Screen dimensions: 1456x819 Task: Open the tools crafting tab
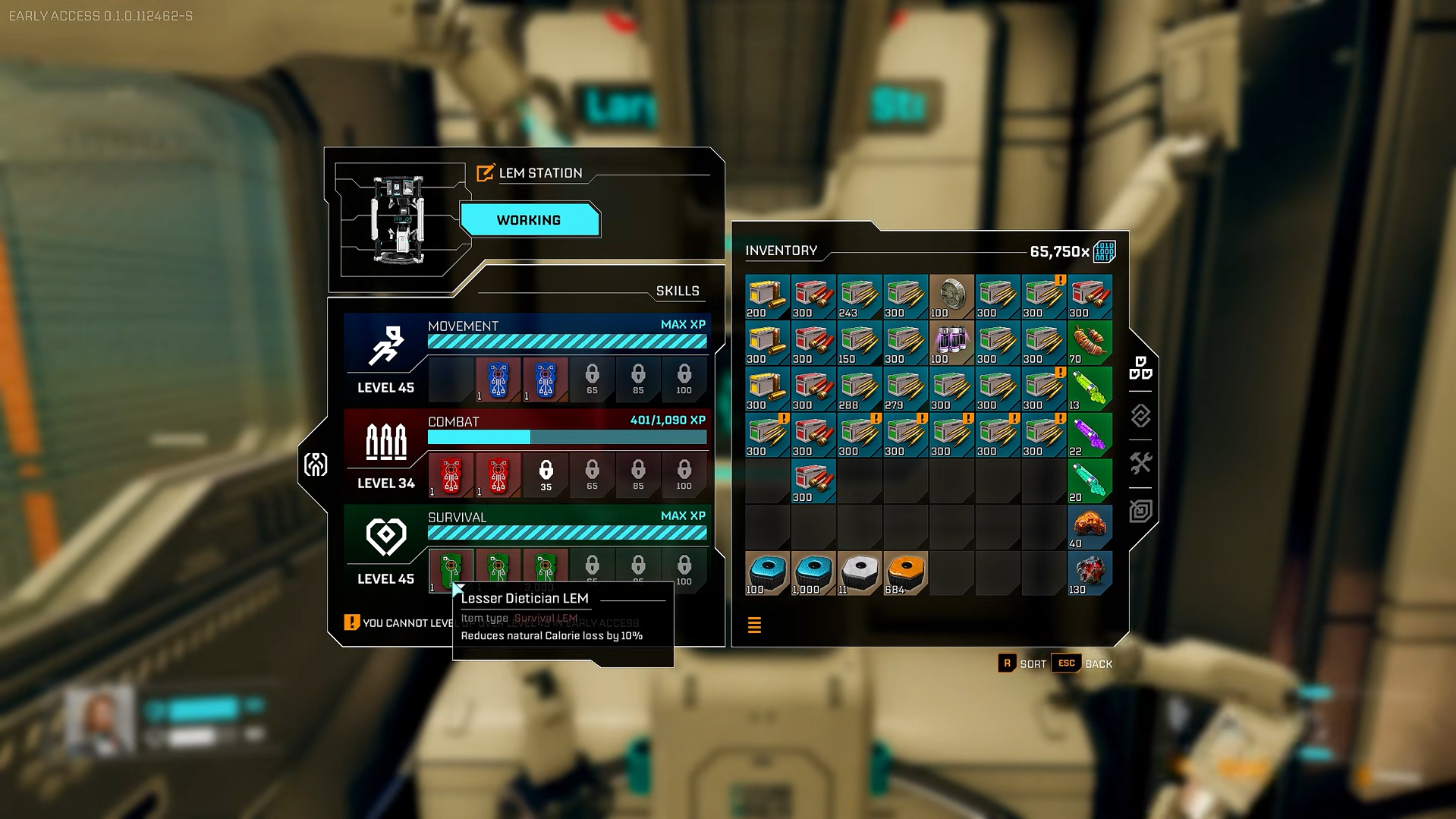pyautogui.click(x=1140, y=463)
